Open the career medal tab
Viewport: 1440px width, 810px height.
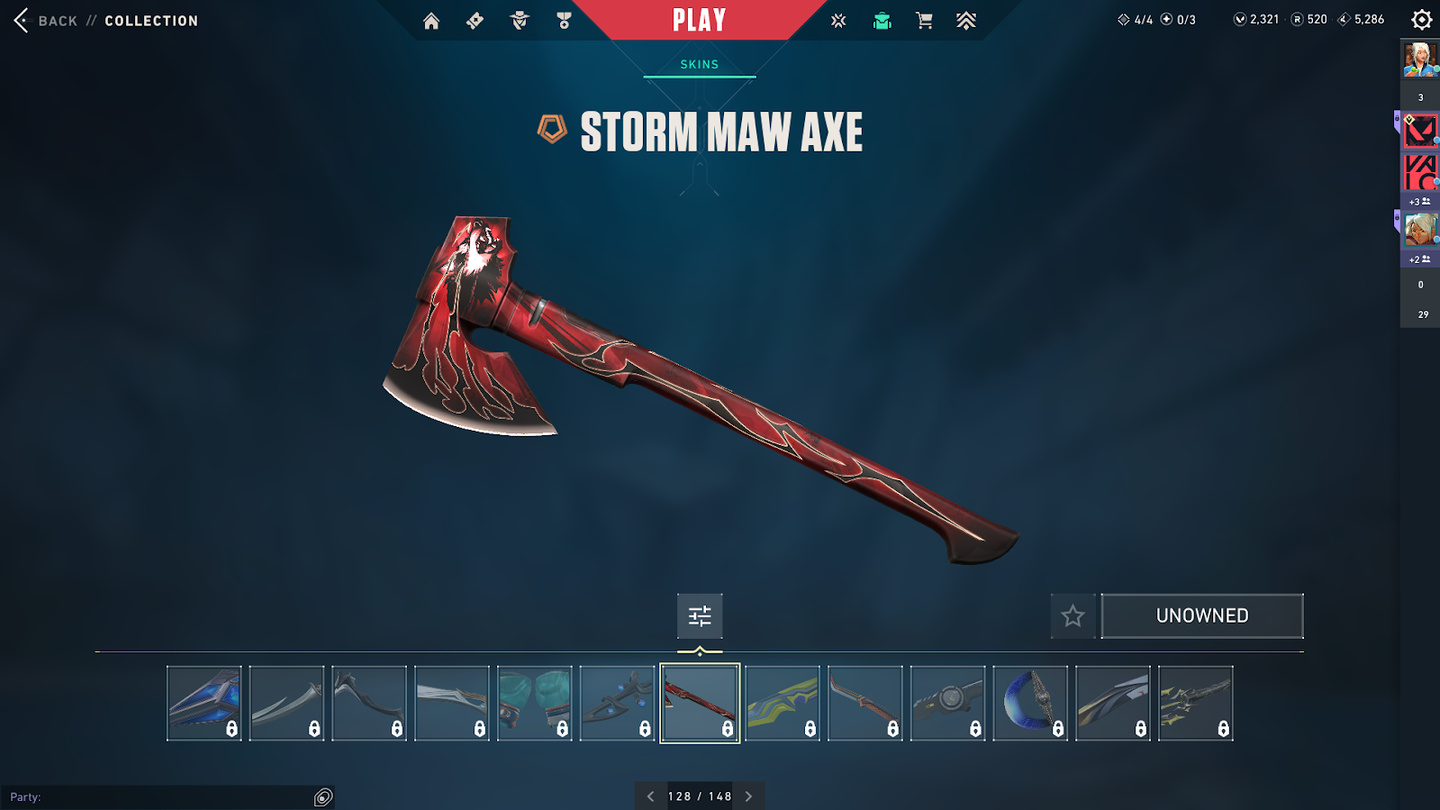click(x=564, y=21)
